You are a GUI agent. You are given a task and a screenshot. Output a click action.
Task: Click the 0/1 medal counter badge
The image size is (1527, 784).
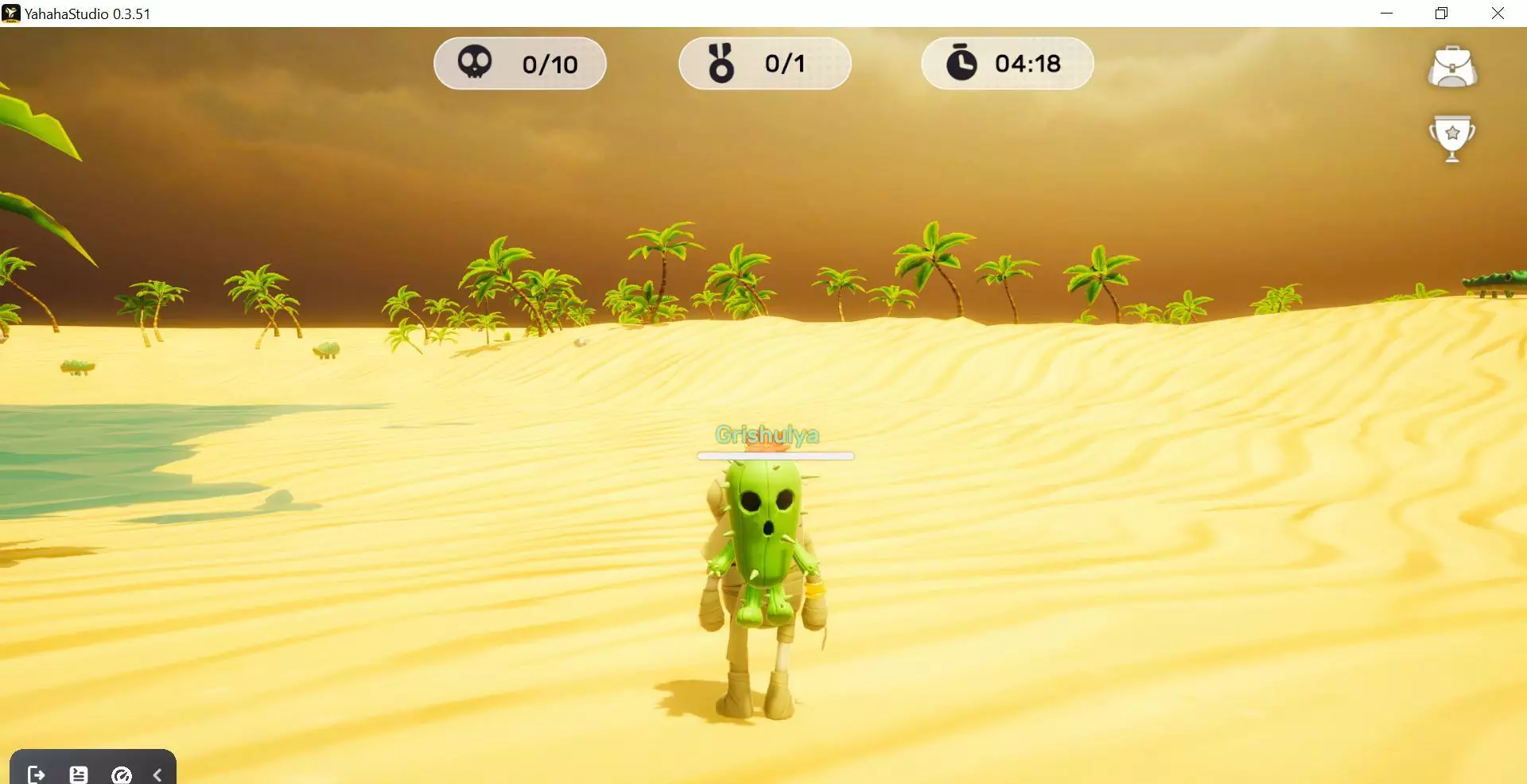click(x=764, y=63)
